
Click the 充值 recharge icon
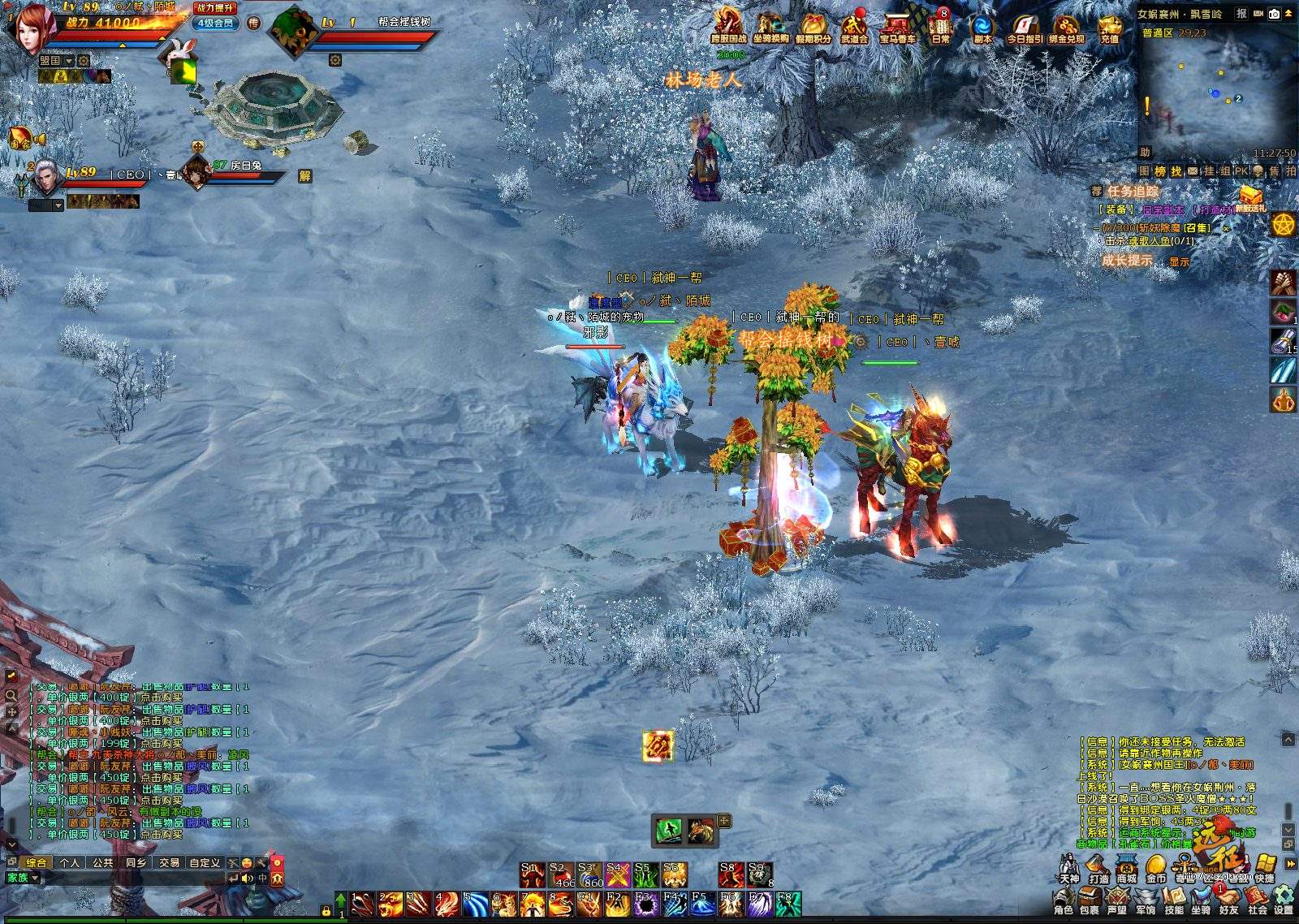pyautogui.click(x=1109, y=27)
